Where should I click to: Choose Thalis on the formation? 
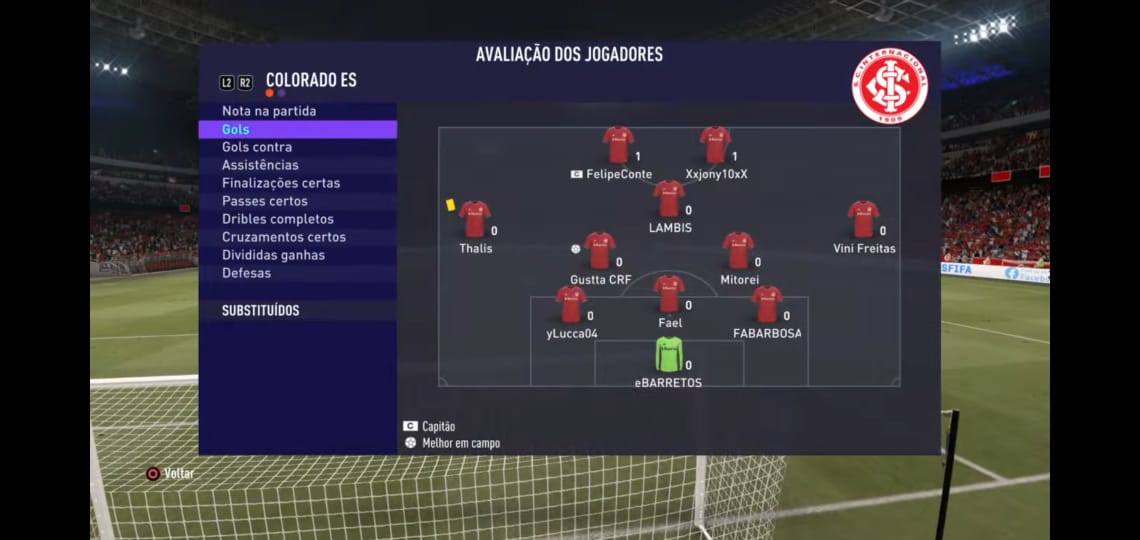pos(474,219)
